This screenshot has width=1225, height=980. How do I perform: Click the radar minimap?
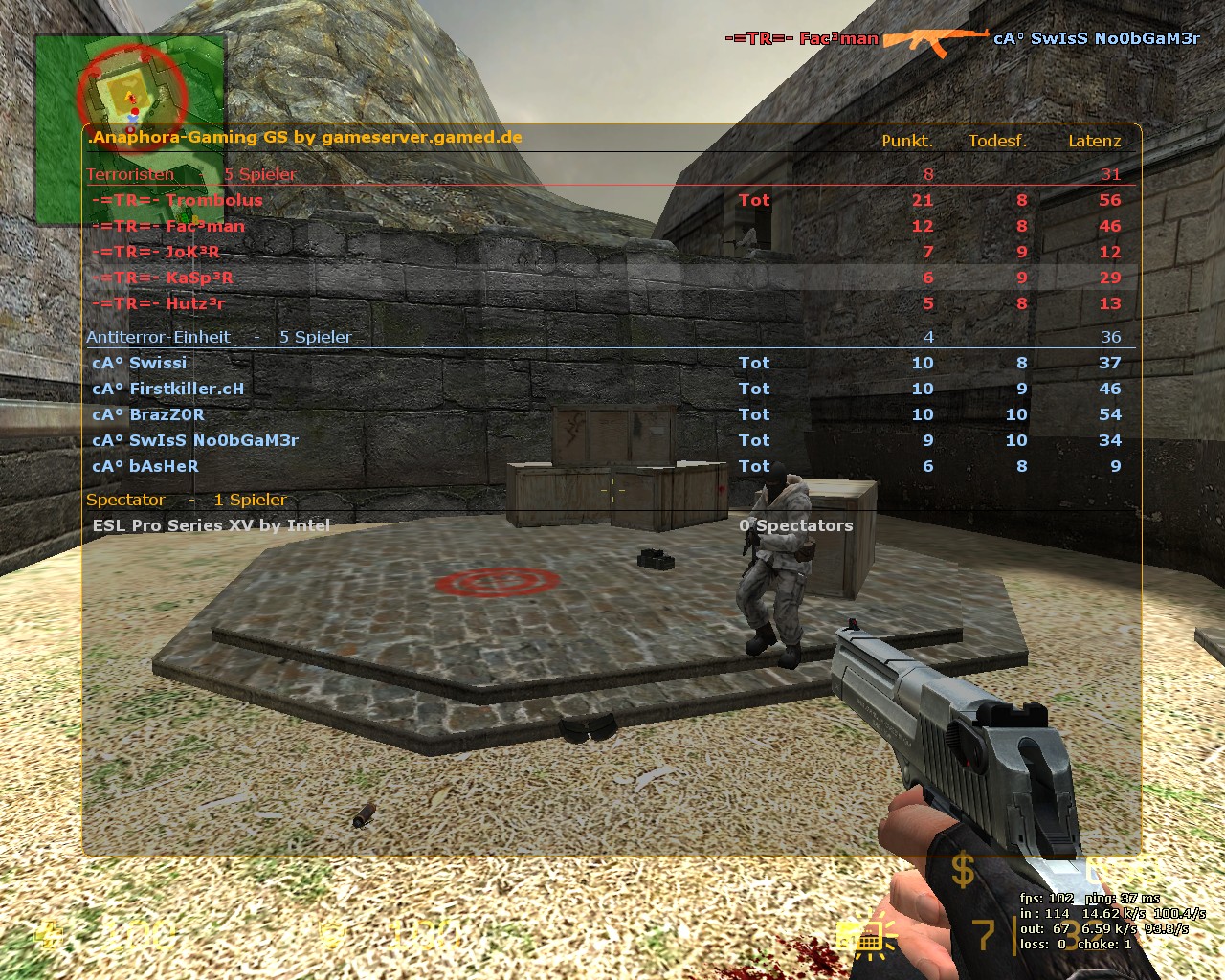[x=130, y=130]
